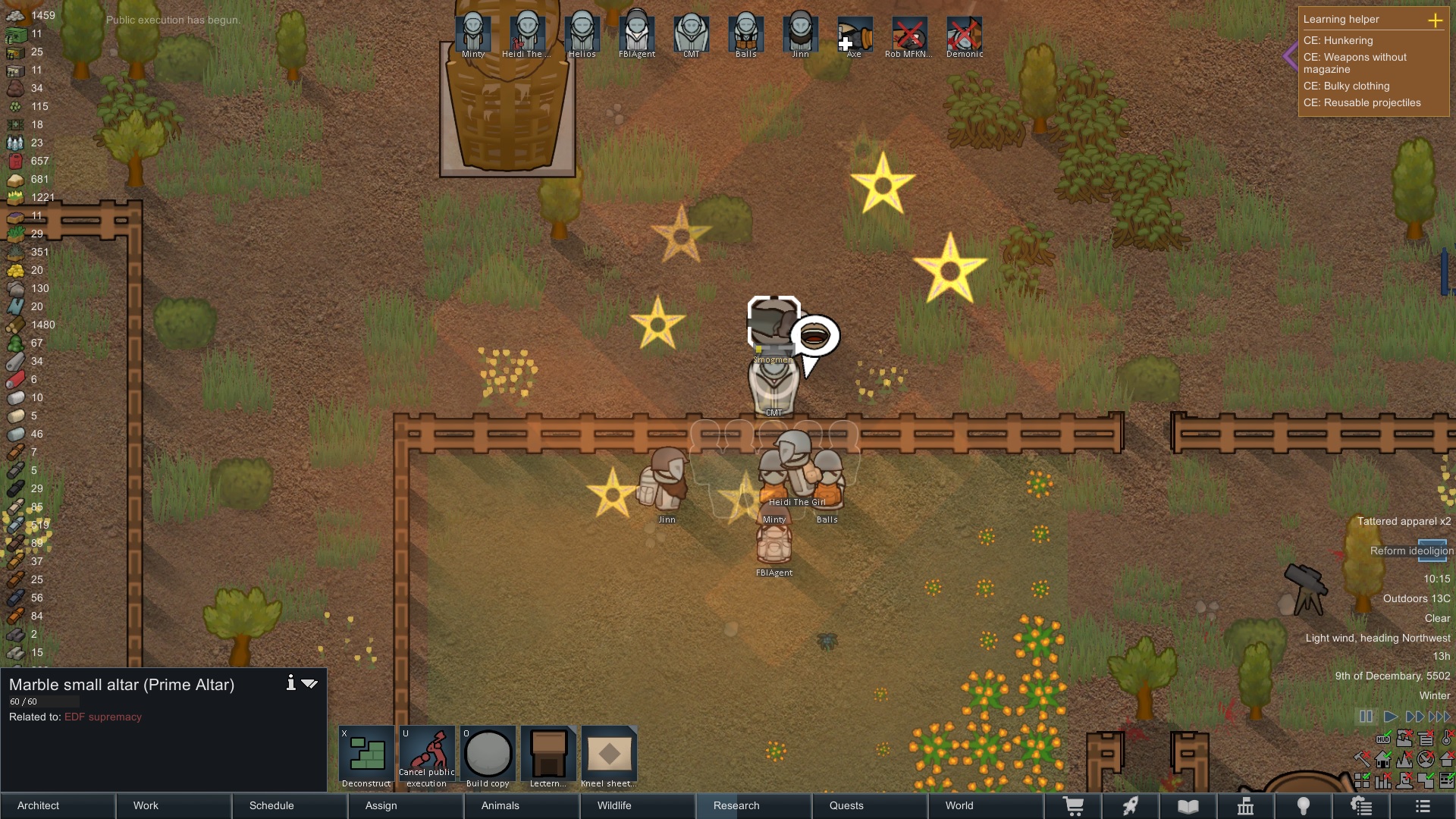Expand the Learning helper with the plus
1456x819 pixels.
click(x=1437, y=20)
